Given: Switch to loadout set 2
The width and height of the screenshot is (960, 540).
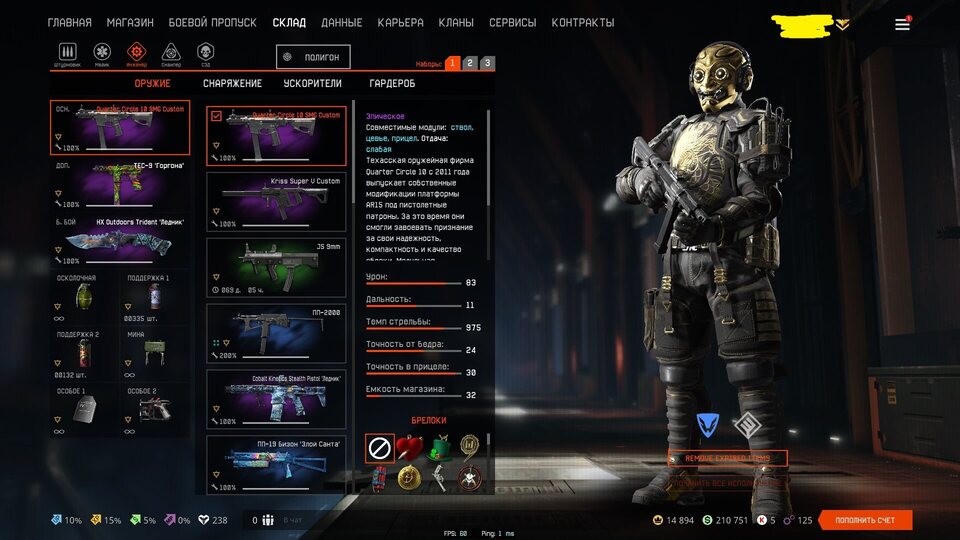Looking at the screenshot, I should click(470, 63).
